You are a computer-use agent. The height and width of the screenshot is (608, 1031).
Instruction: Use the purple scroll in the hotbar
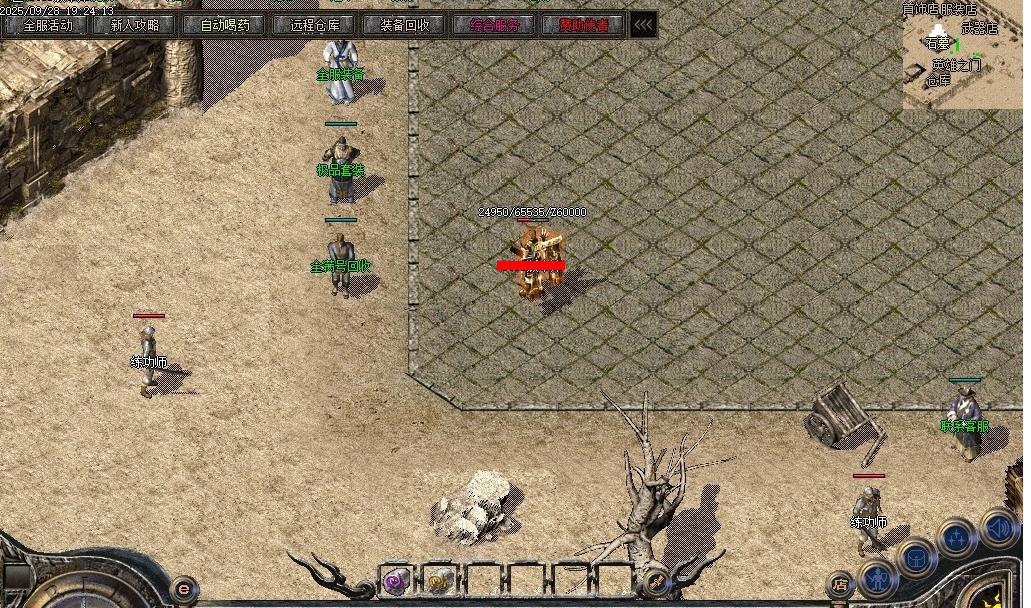397,580
